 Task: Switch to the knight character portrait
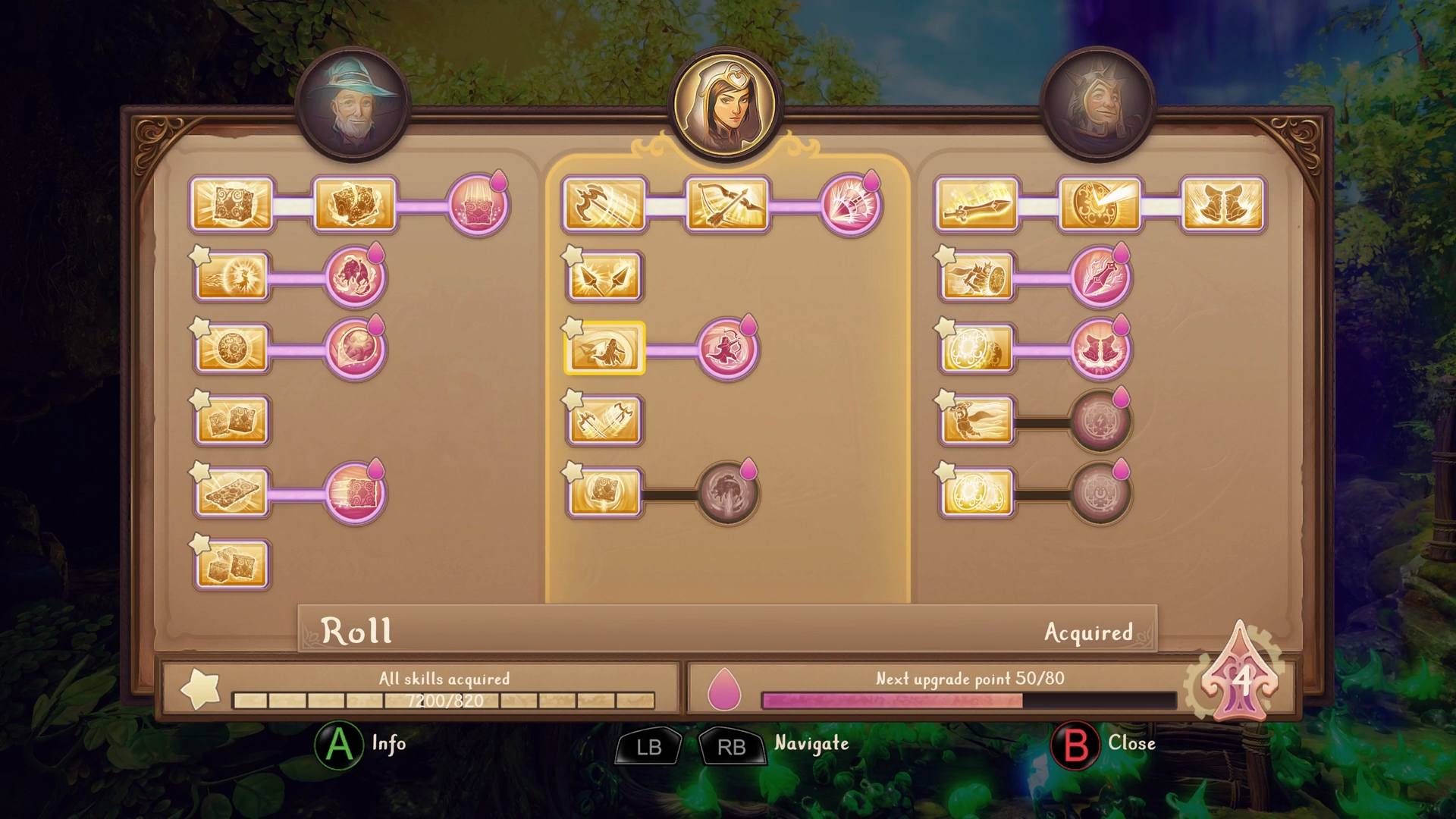point(1097,105)
